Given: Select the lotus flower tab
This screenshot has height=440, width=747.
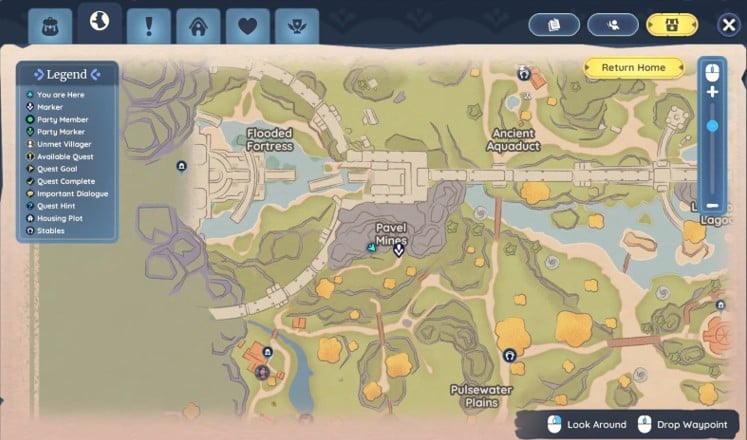Looking at the screenshot, I should 296,25.
